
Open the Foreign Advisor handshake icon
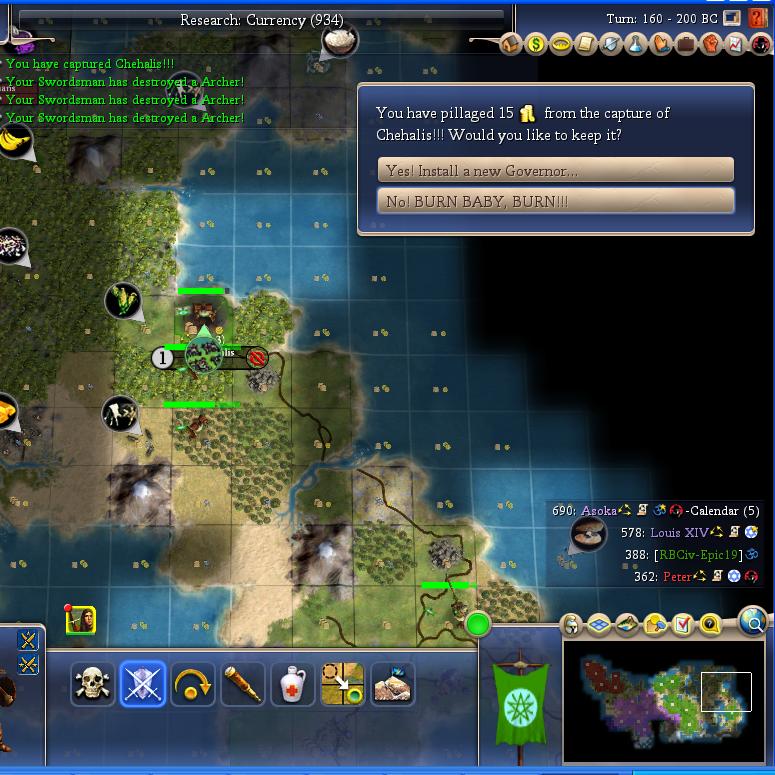tap(661, 45)
